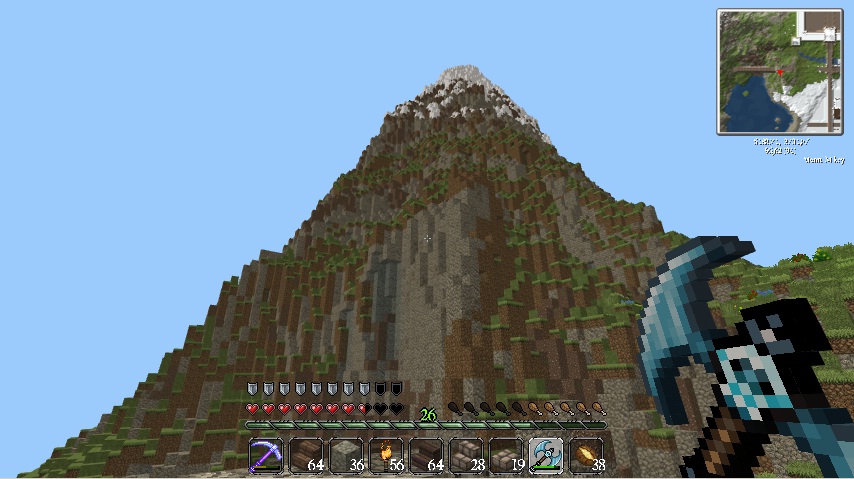Image resolution: width=854 pixels, height=479 pixels.
Task: Select the diamond battle axe slot
Action: 546,455
